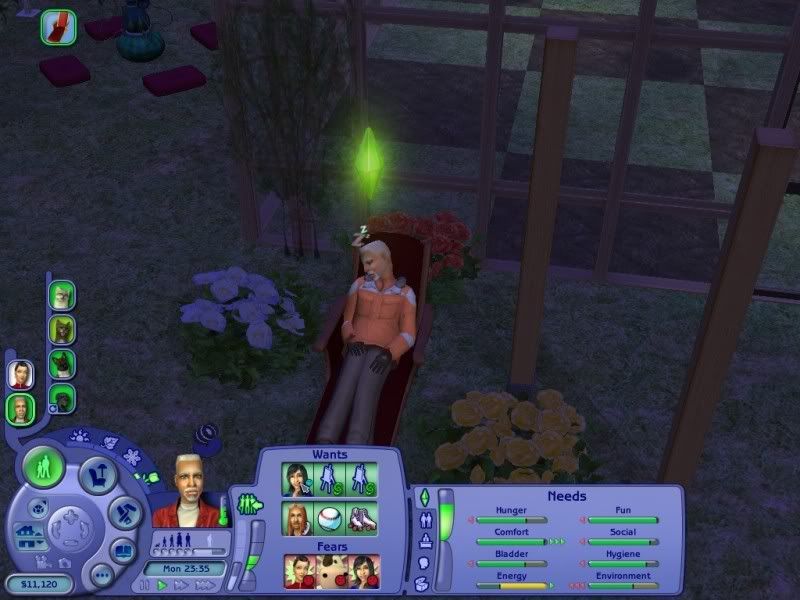Select the white cat pet portrait

62,295
